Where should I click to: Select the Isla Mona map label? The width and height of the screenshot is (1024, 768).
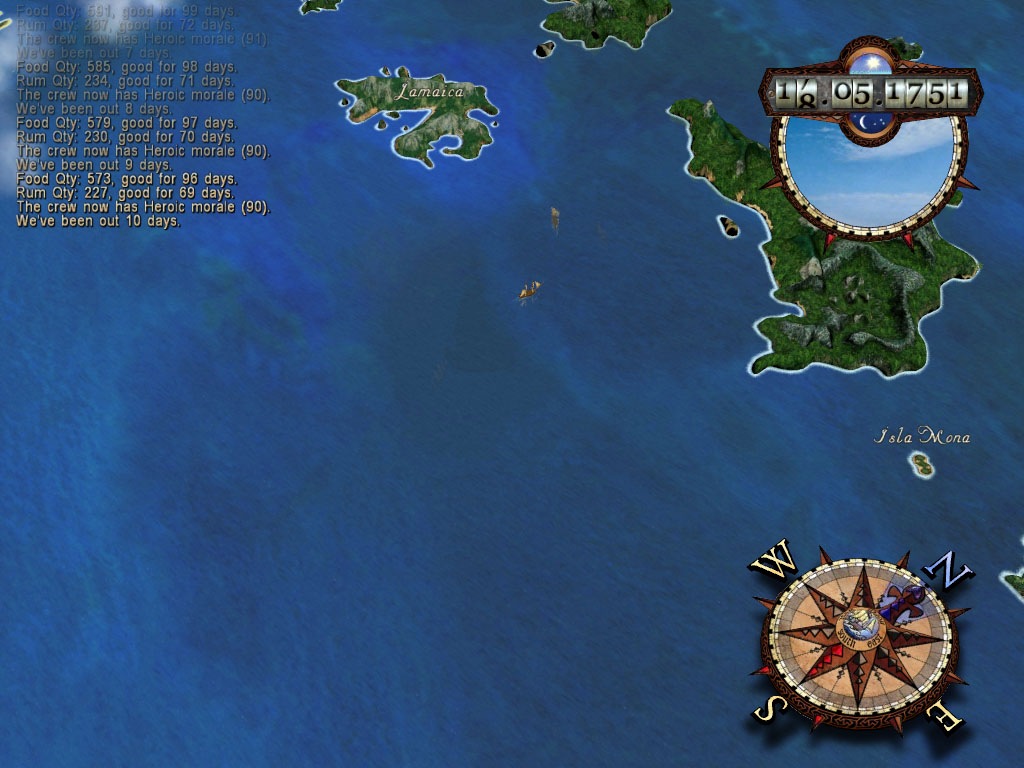922,436
